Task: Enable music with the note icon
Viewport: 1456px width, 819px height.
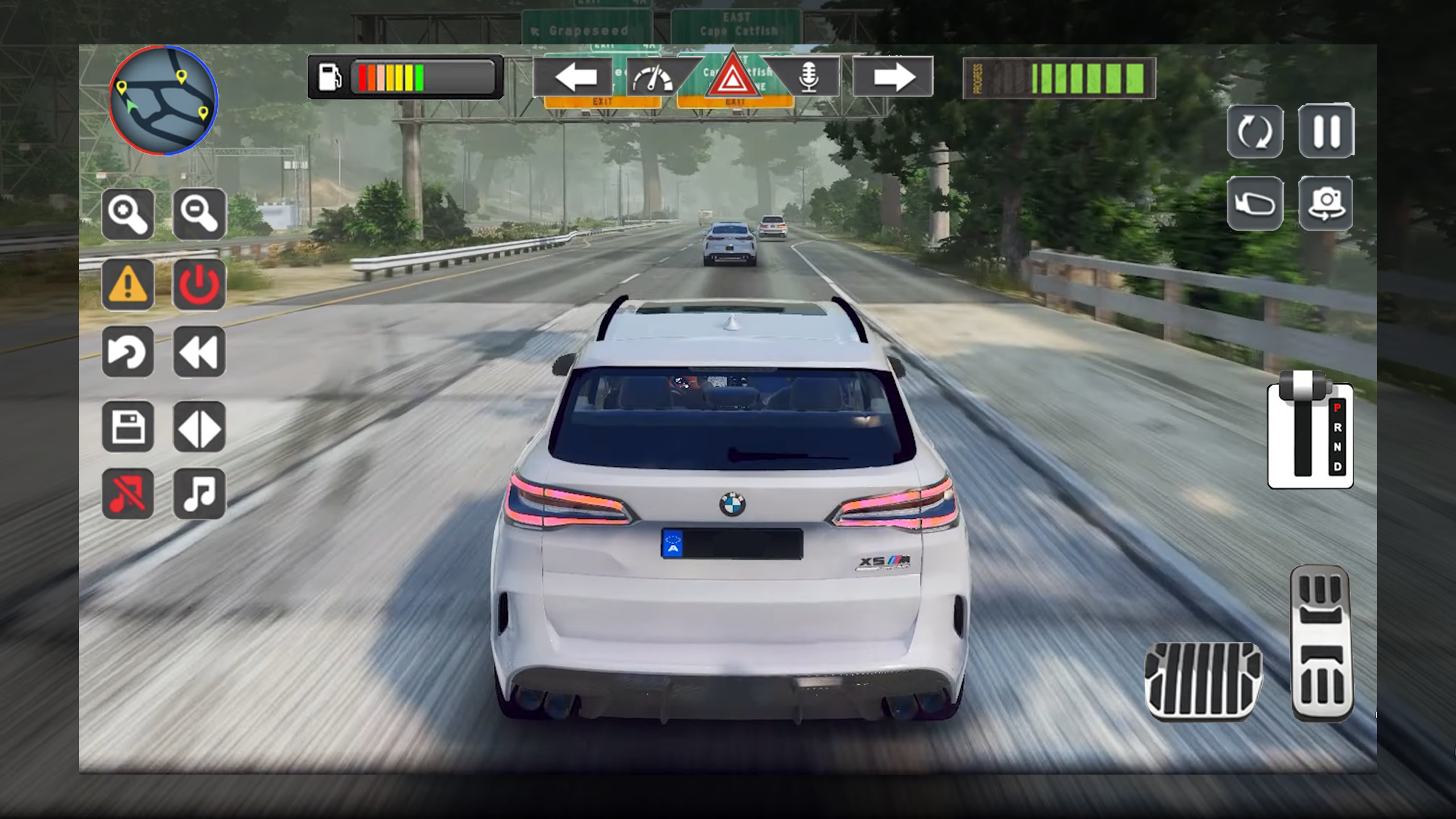Action: click(199, 494)
